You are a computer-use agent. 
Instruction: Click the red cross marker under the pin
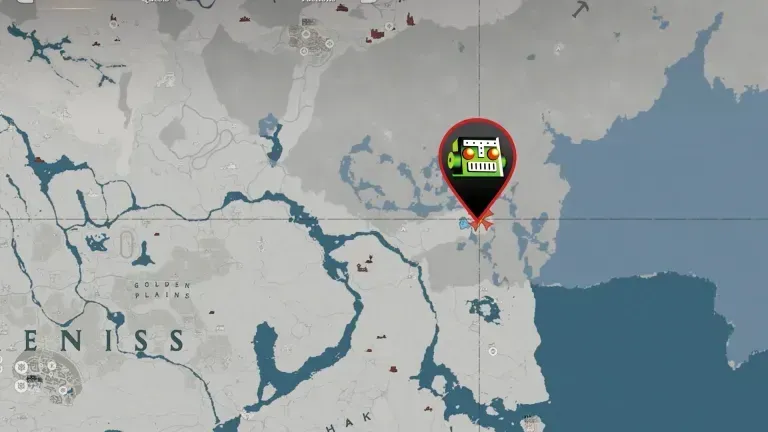point(478,223)
